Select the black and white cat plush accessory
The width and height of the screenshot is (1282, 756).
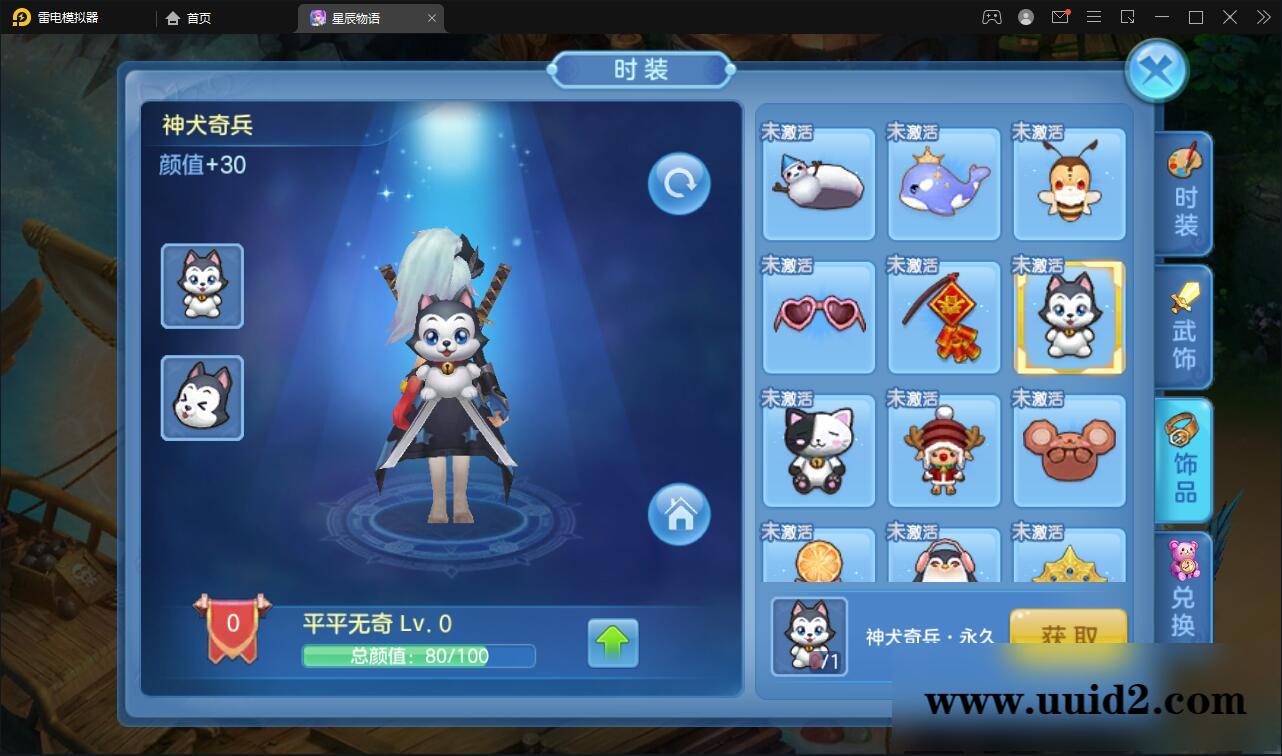(x=818, y=450)
